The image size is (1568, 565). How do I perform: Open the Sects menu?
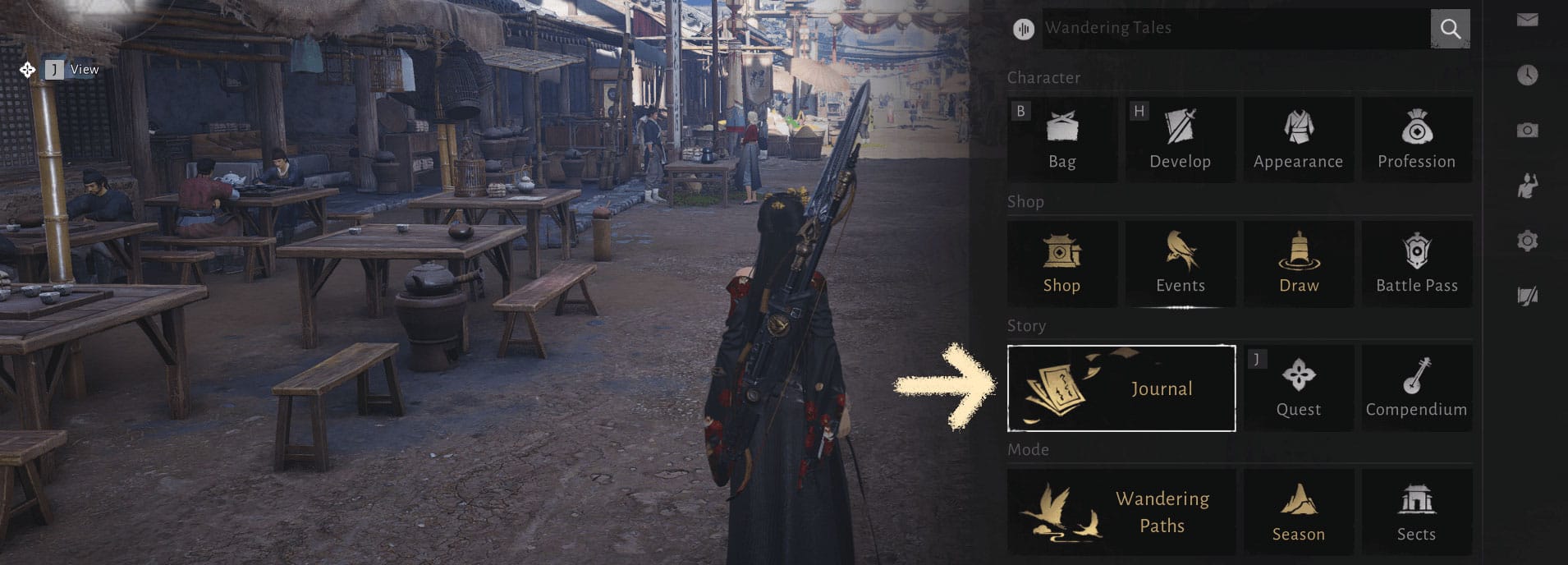(x=1416, y=512)
